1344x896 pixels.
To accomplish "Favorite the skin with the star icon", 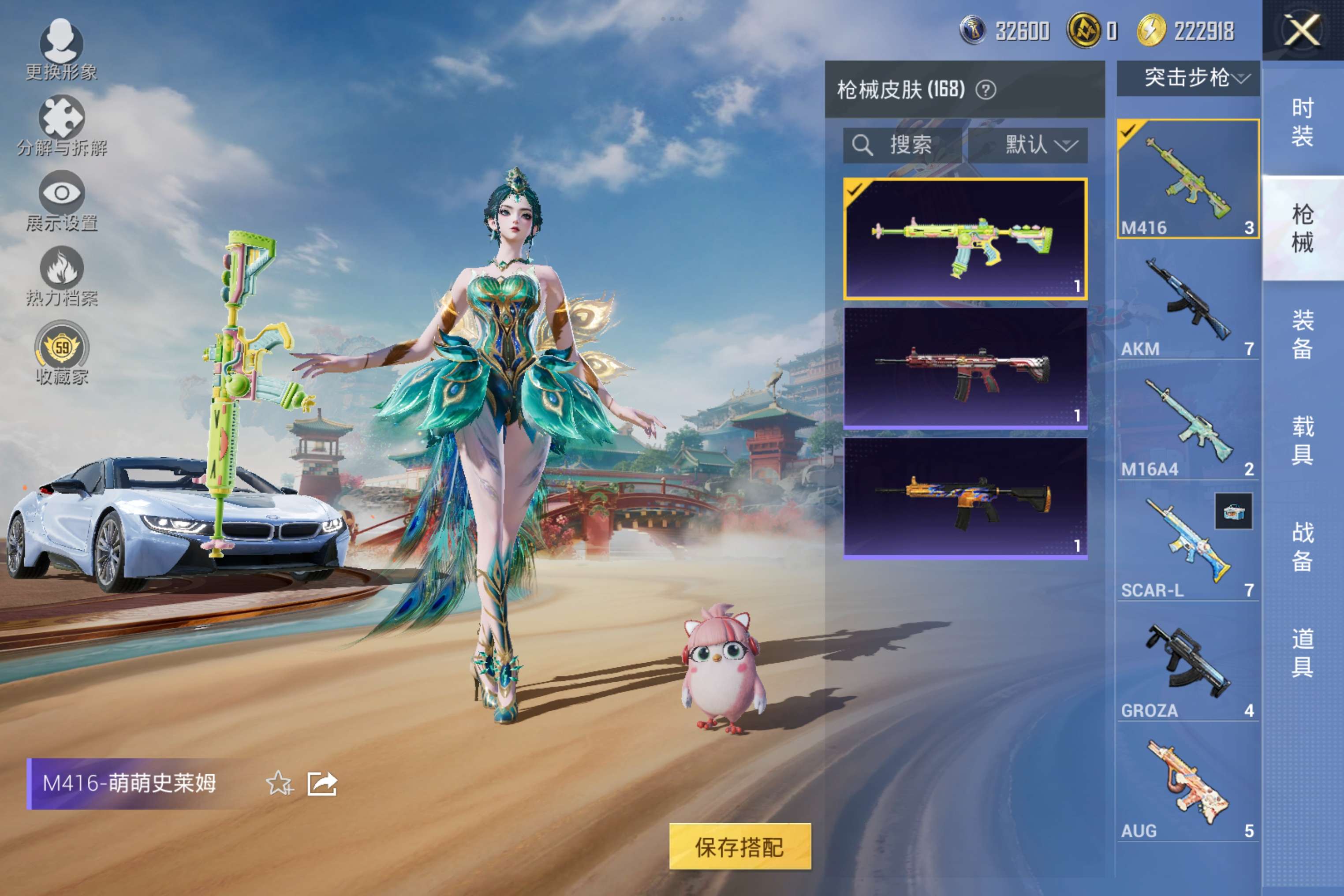I will (279, 783).
